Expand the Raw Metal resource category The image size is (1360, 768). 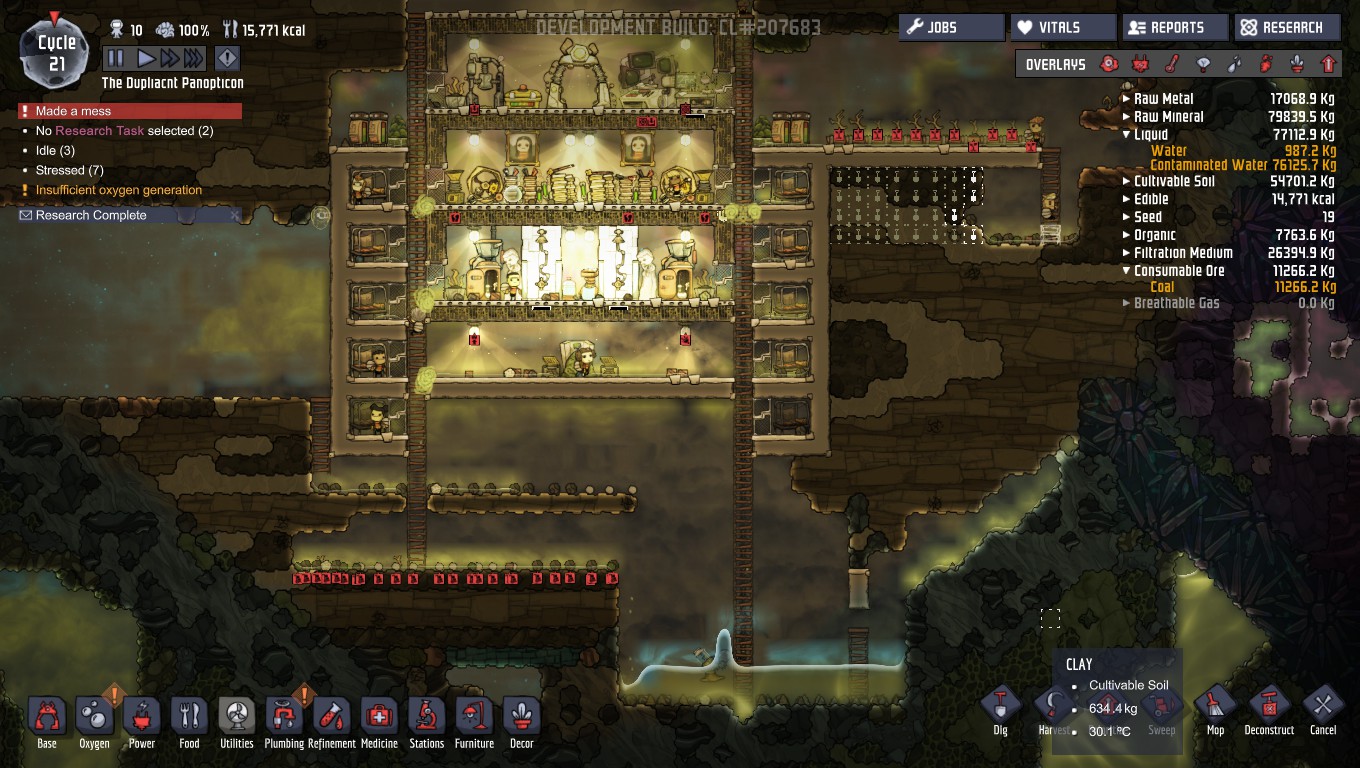click(x=1127, y=99)
